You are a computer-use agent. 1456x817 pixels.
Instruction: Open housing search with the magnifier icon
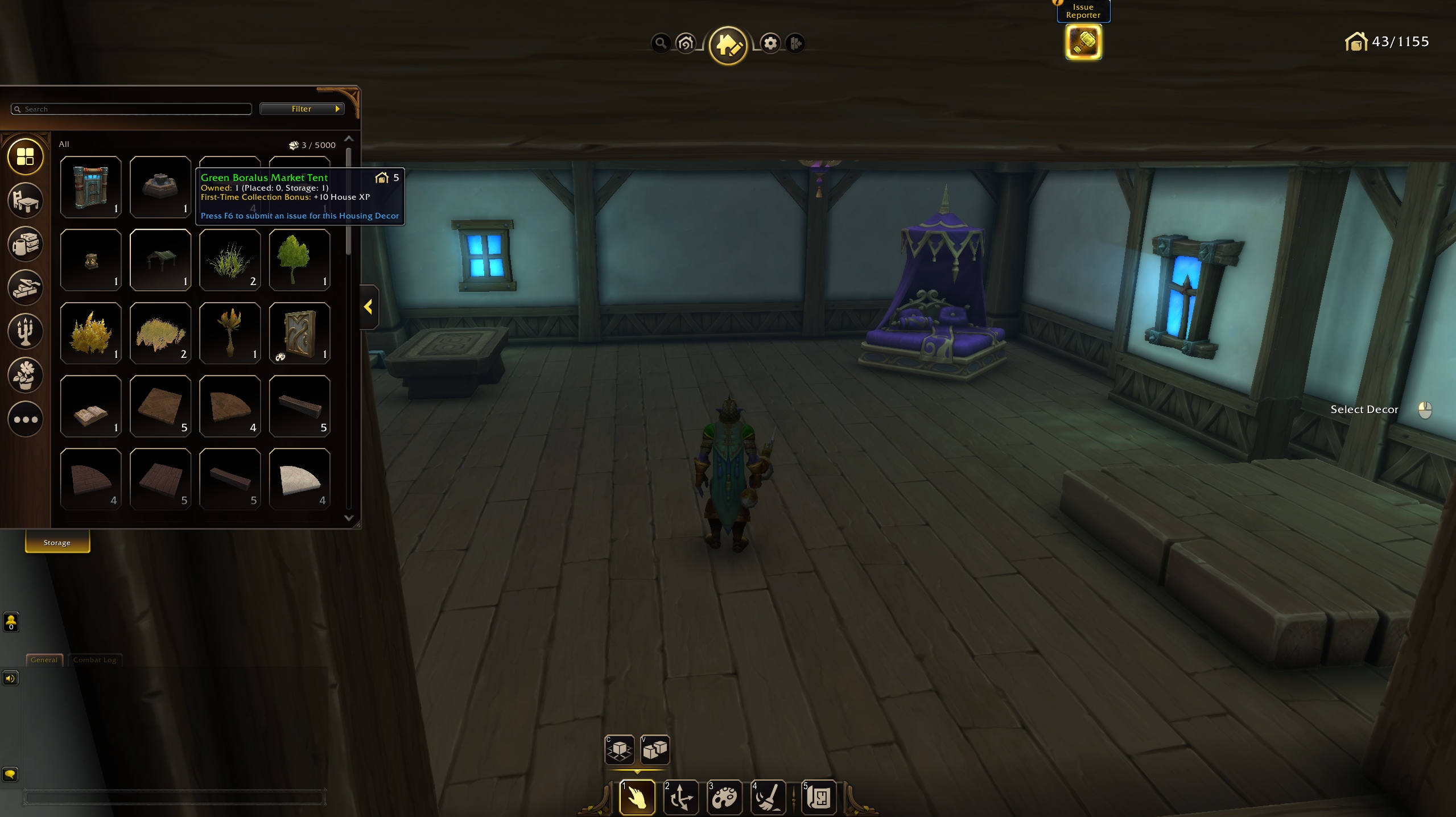pos(660,43)
